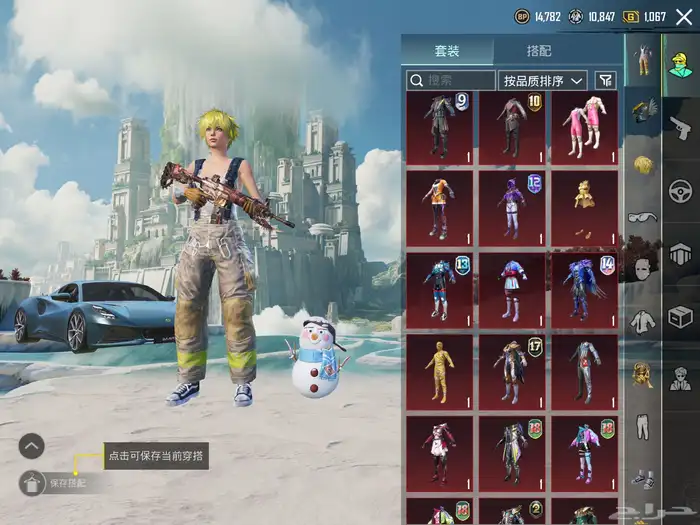Viewport: 700px width, 525px height.
Task: Click the outfit search box
Action: click(451, 80)
